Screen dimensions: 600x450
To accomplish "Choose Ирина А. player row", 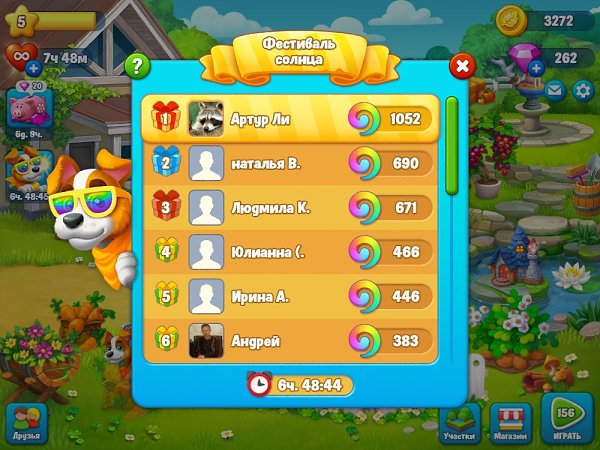I will pos(289,297).
